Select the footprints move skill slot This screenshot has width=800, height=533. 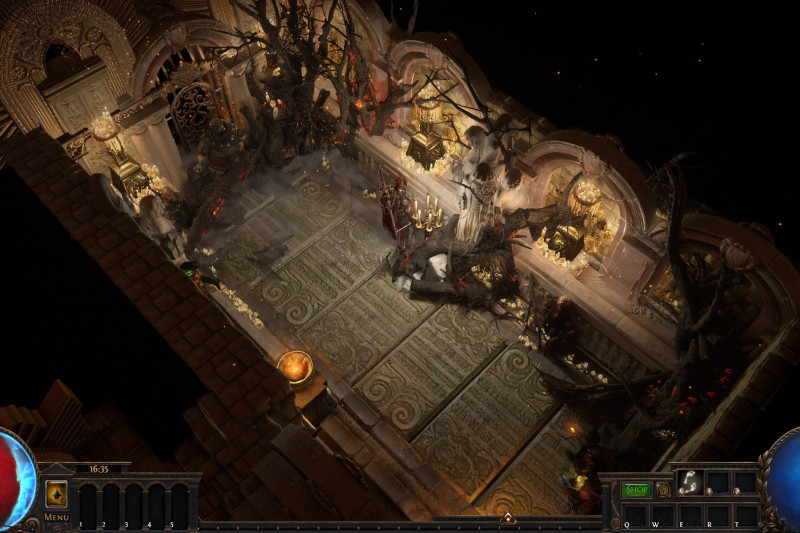690,482
